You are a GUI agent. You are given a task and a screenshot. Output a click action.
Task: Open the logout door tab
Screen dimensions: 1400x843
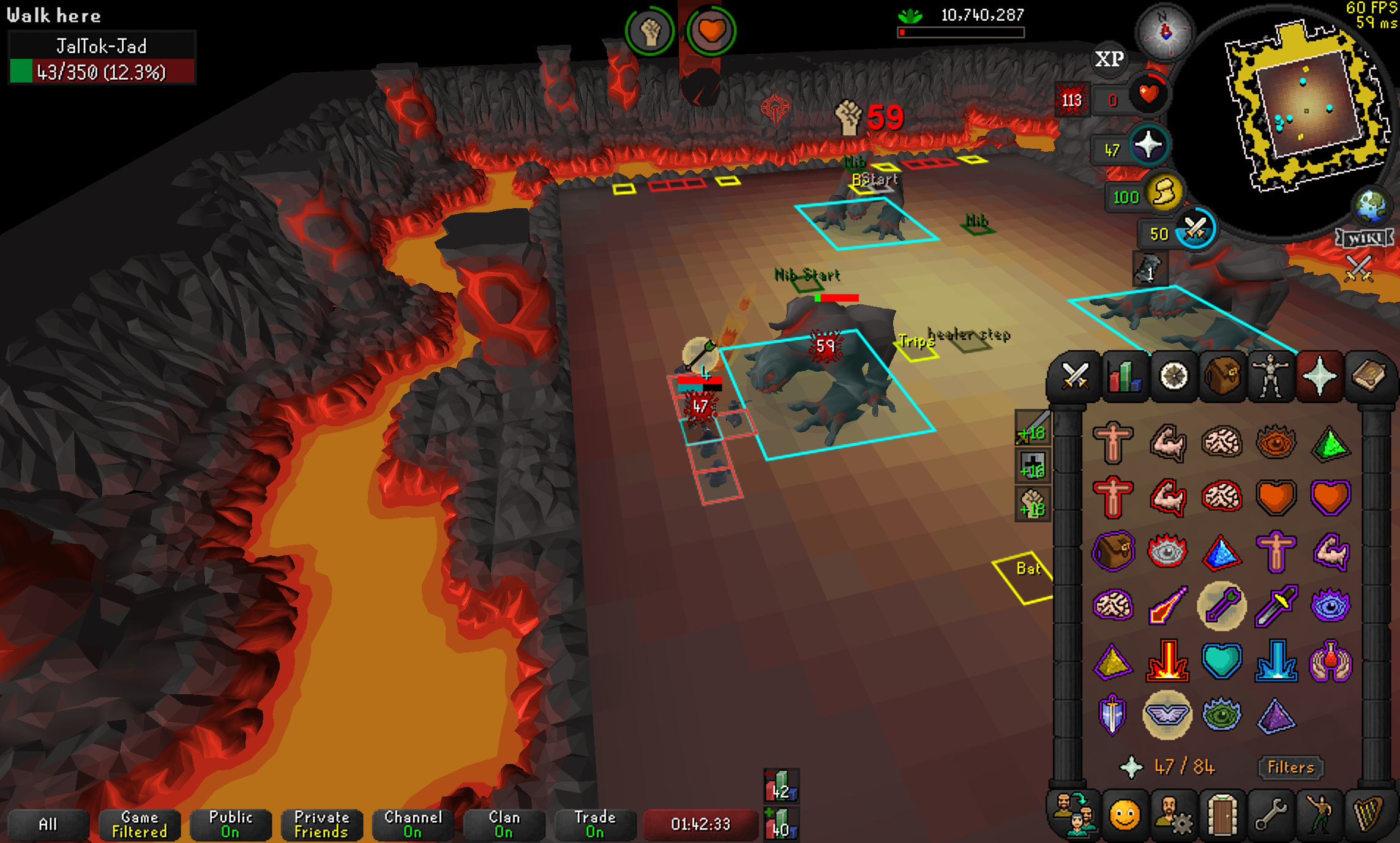tap(1222, 815)
